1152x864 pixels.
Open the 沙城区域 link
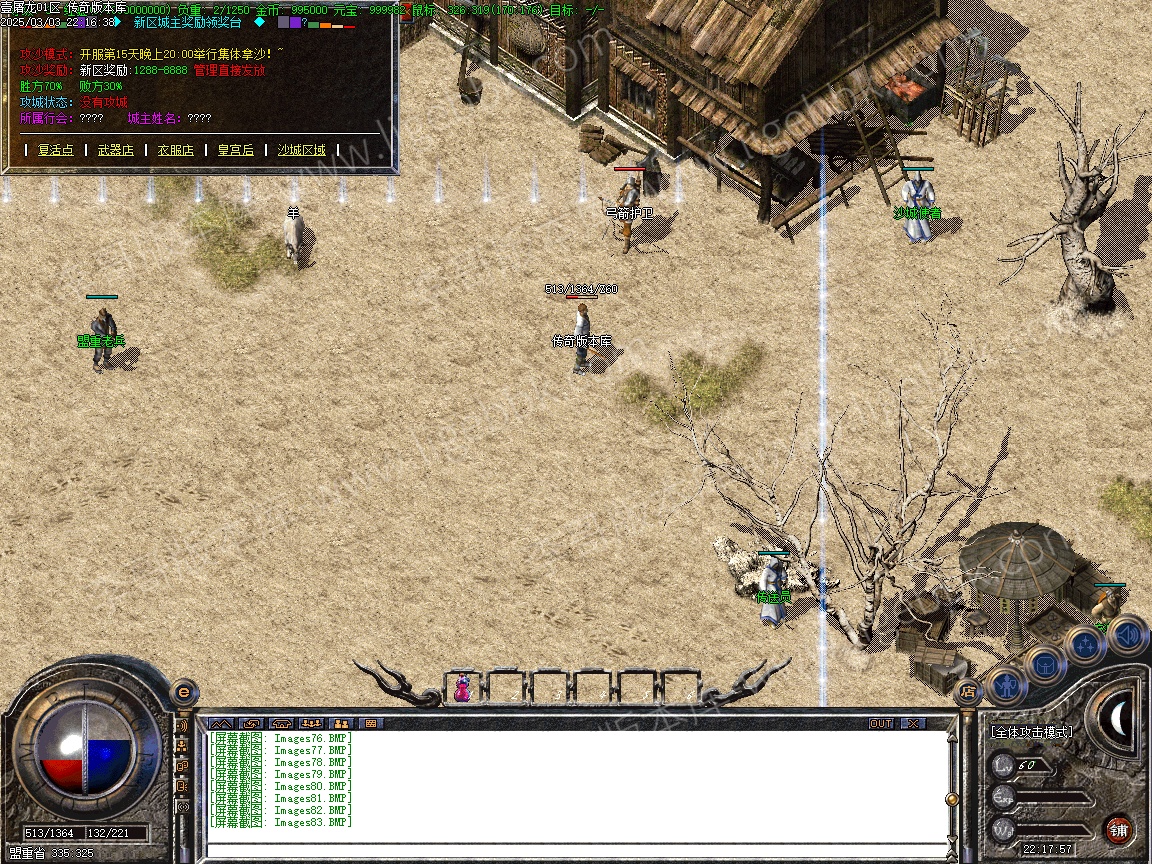click(x=301, y=150)
